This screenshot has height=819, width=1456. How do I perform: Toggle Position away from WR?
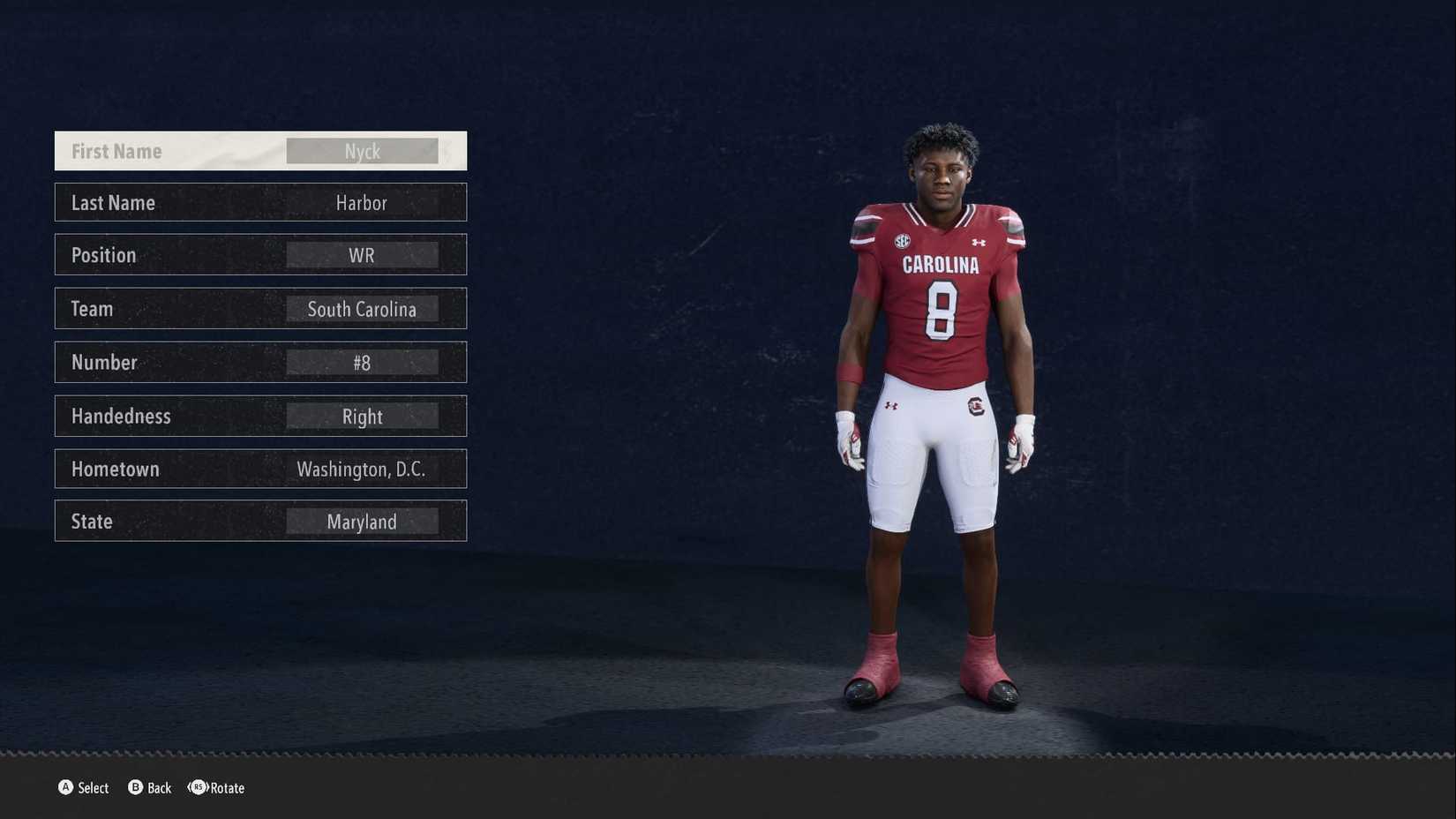(362, 255)
